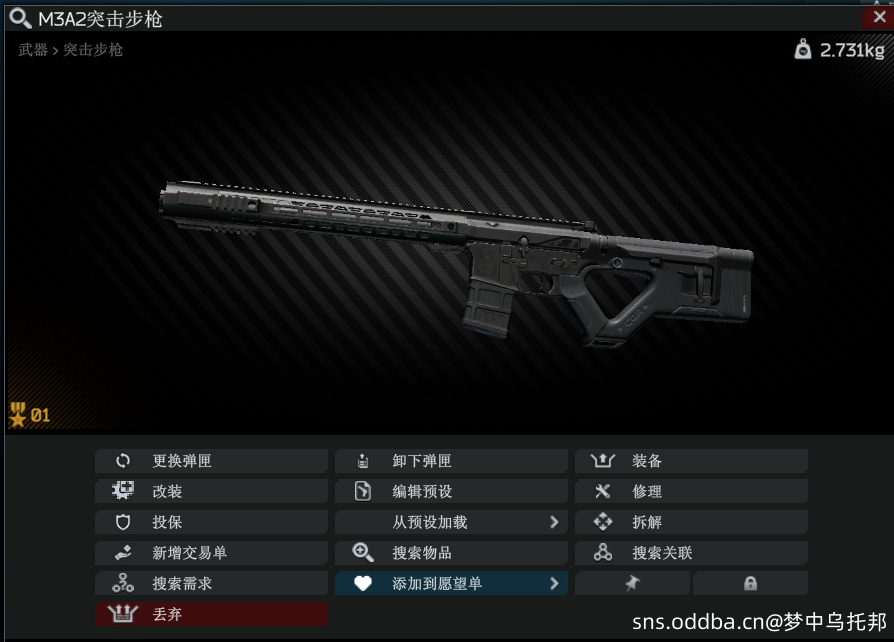Toggle the pin icon button
Viewport: 894px width, 642px height.
point(632,583)
